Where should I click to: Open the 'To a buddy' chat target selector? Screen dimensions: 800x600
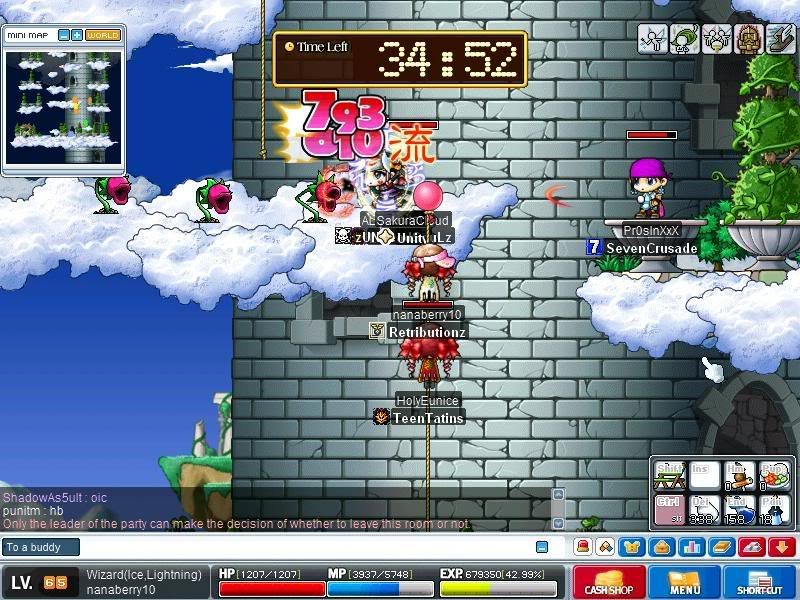click(40, 547)
